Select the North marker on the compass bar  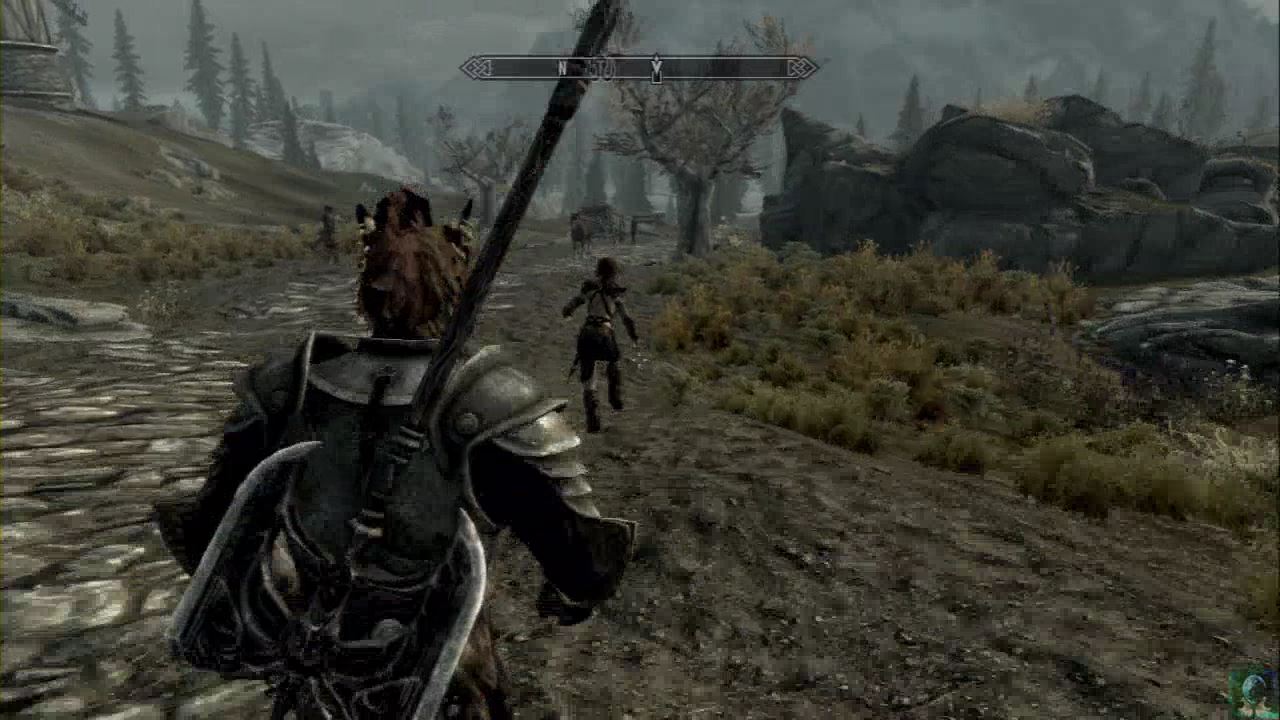pyautogui.click(x=562, y=68)
